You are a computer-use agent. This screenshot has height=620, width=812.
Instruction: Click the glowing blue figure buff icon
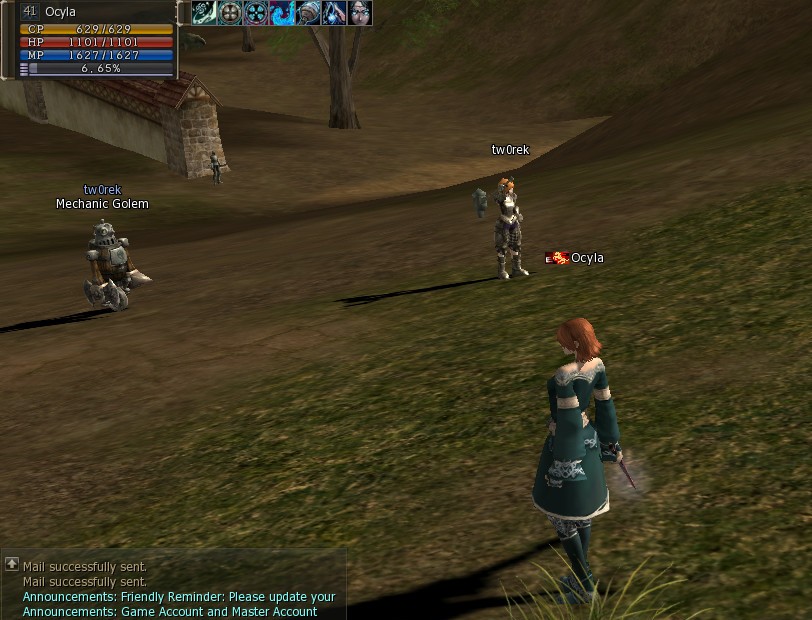pyautogui.click(x=334, y=13)
